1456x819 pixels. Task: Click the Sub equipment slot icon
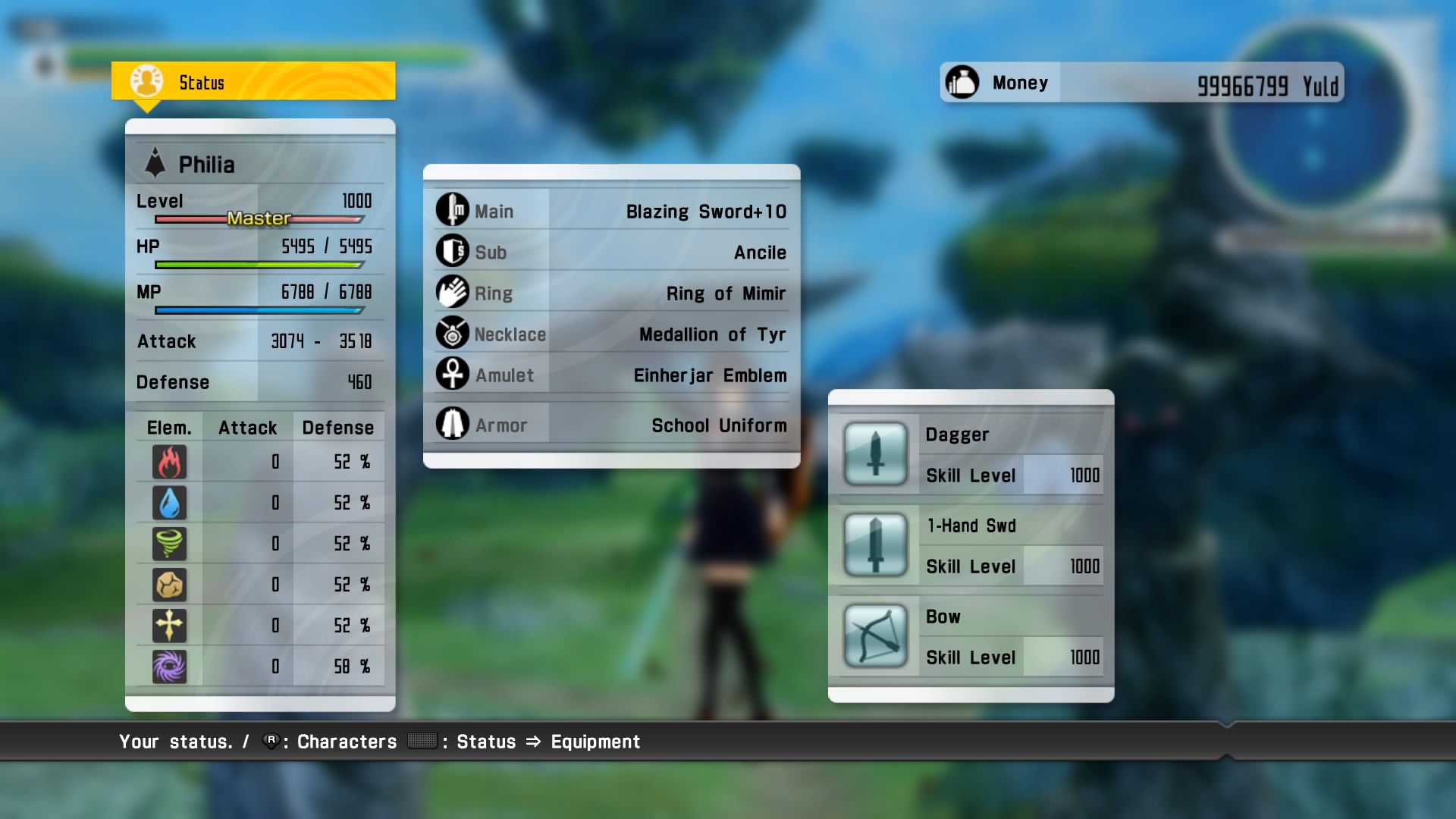453,252
